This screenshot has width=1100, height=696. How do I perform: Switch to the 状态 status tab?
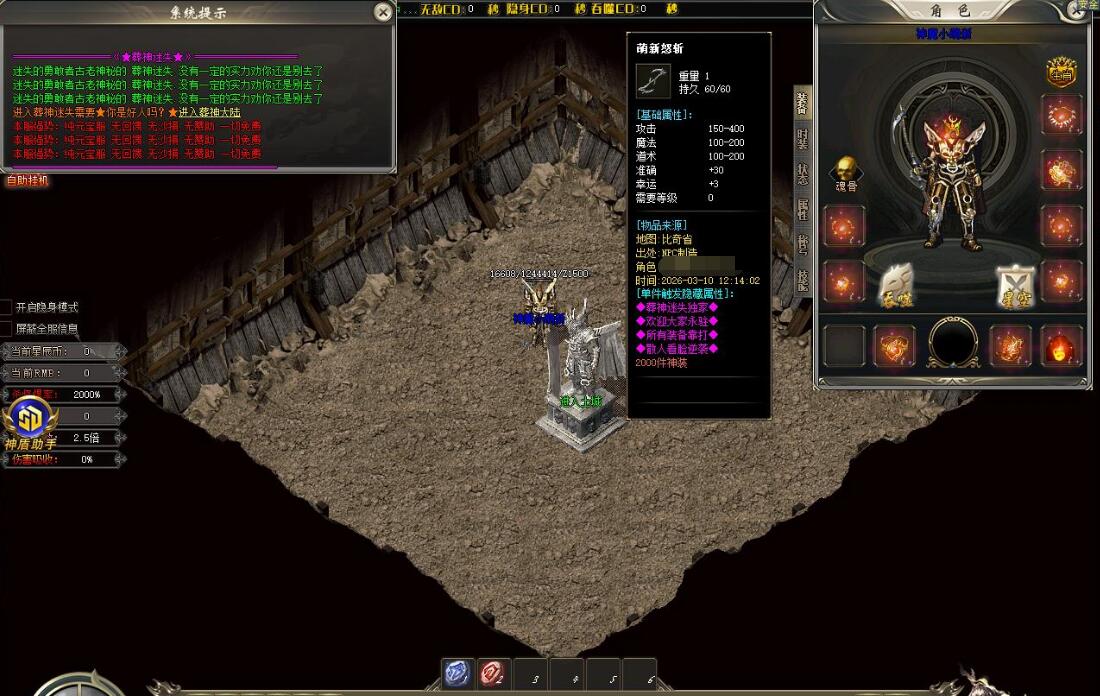(x=802, y=174)
